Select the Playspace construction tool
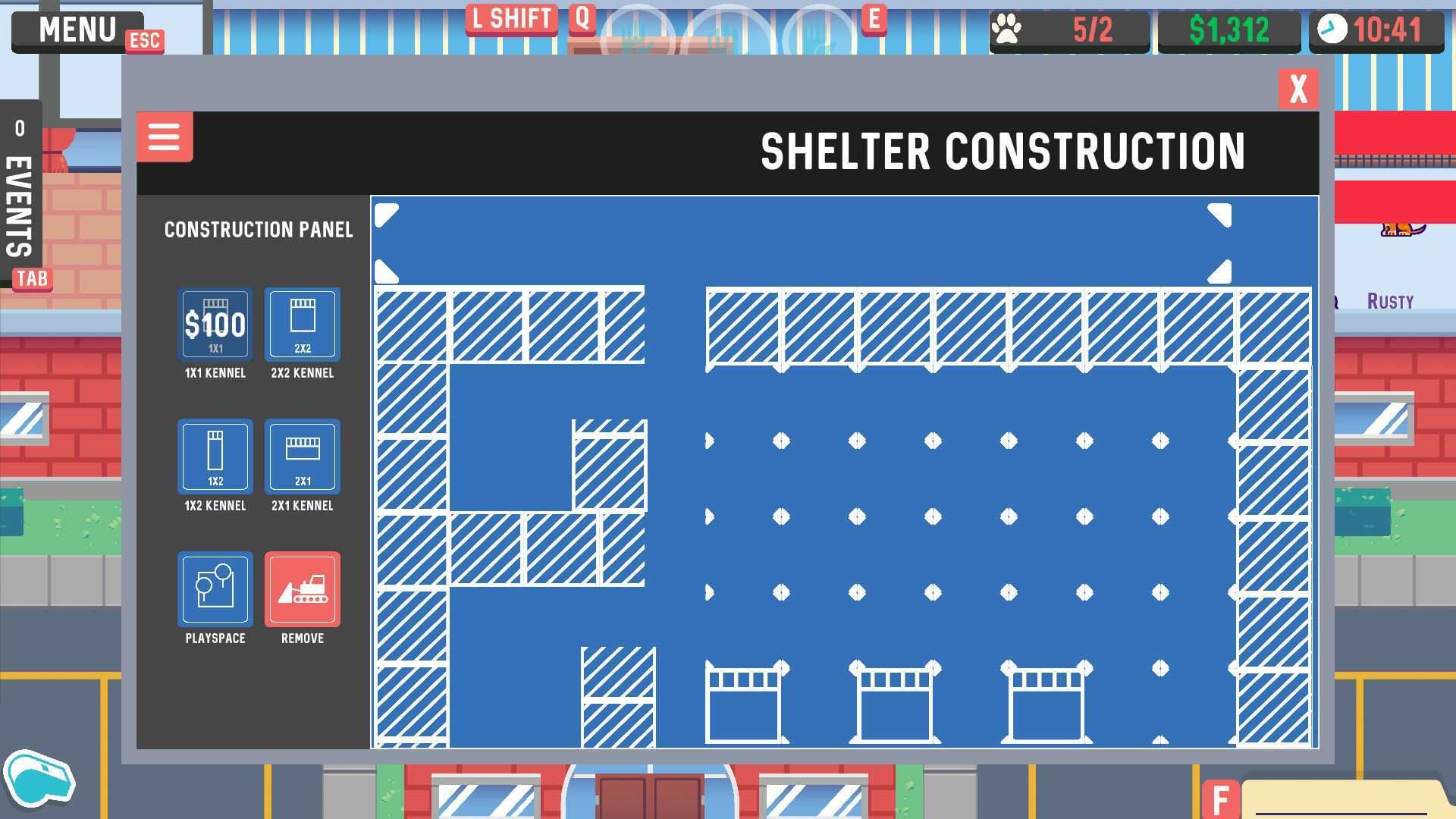1456x819 pixels. (x=215, y=590)
